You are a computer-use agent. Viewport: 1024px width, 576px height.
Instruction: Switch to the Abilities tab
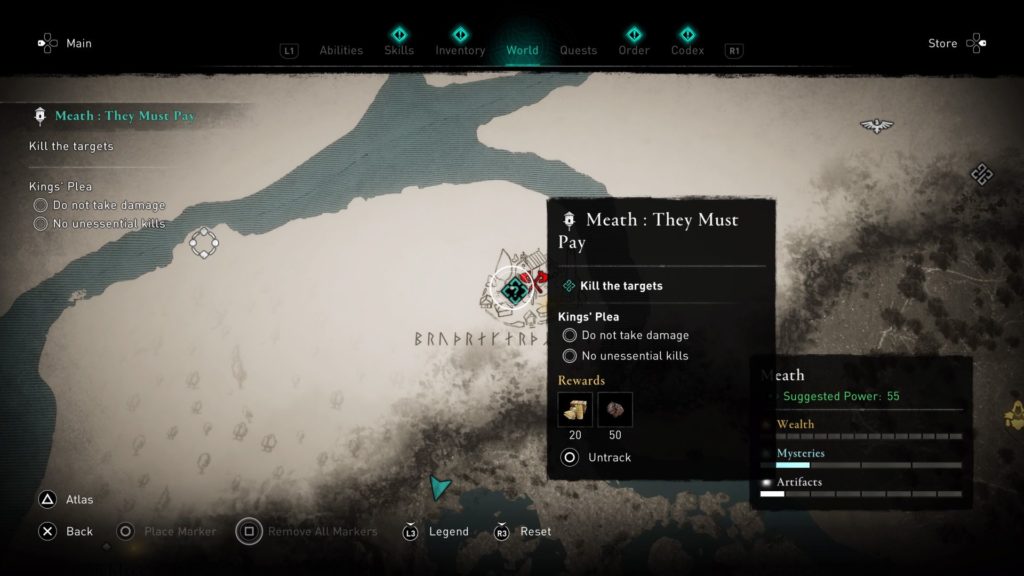339,50
